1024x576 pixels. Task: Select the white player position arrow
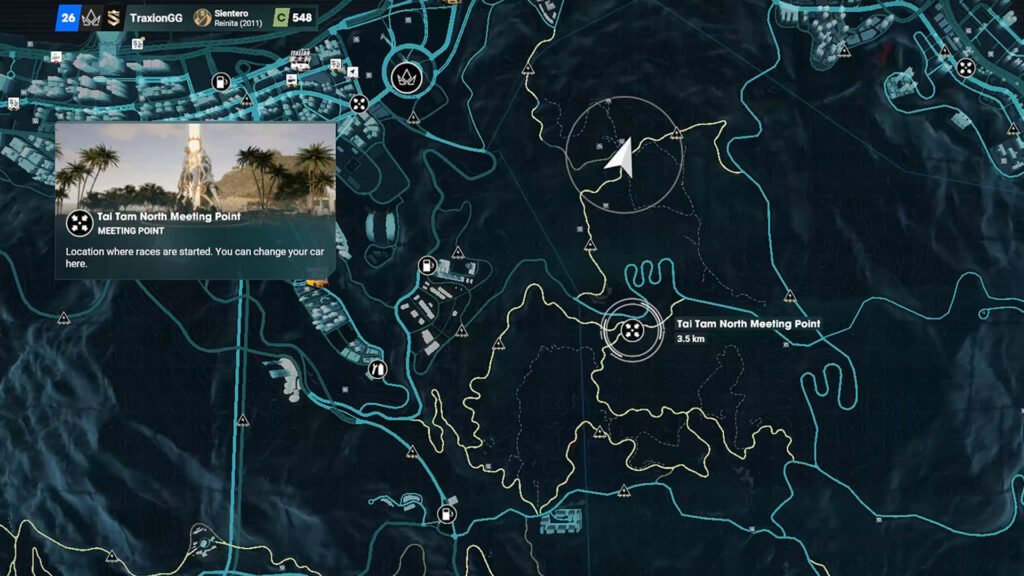622,157
